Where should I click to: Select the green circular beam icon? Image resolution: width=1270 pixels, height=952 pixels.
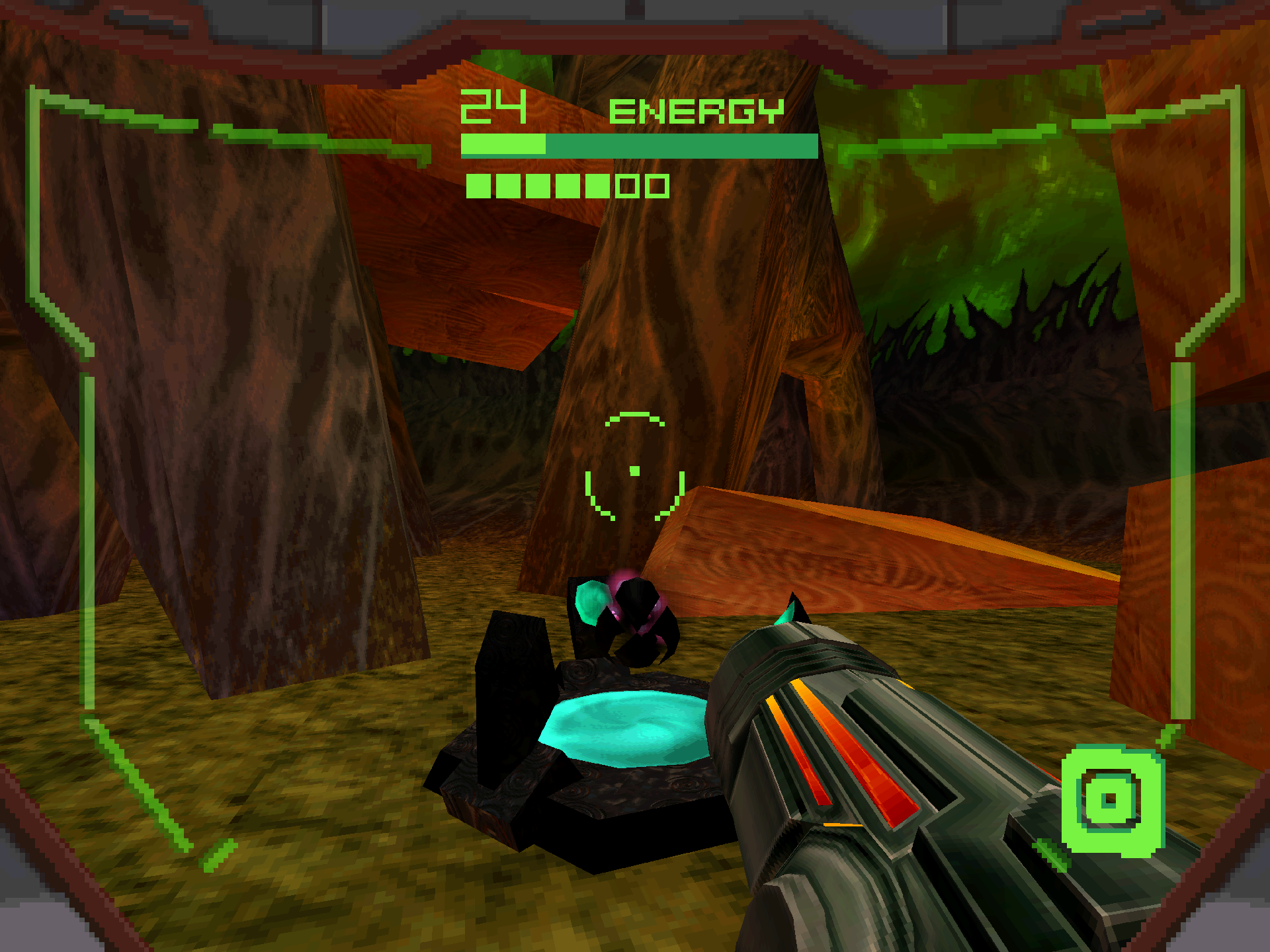tap(1112, 801)
